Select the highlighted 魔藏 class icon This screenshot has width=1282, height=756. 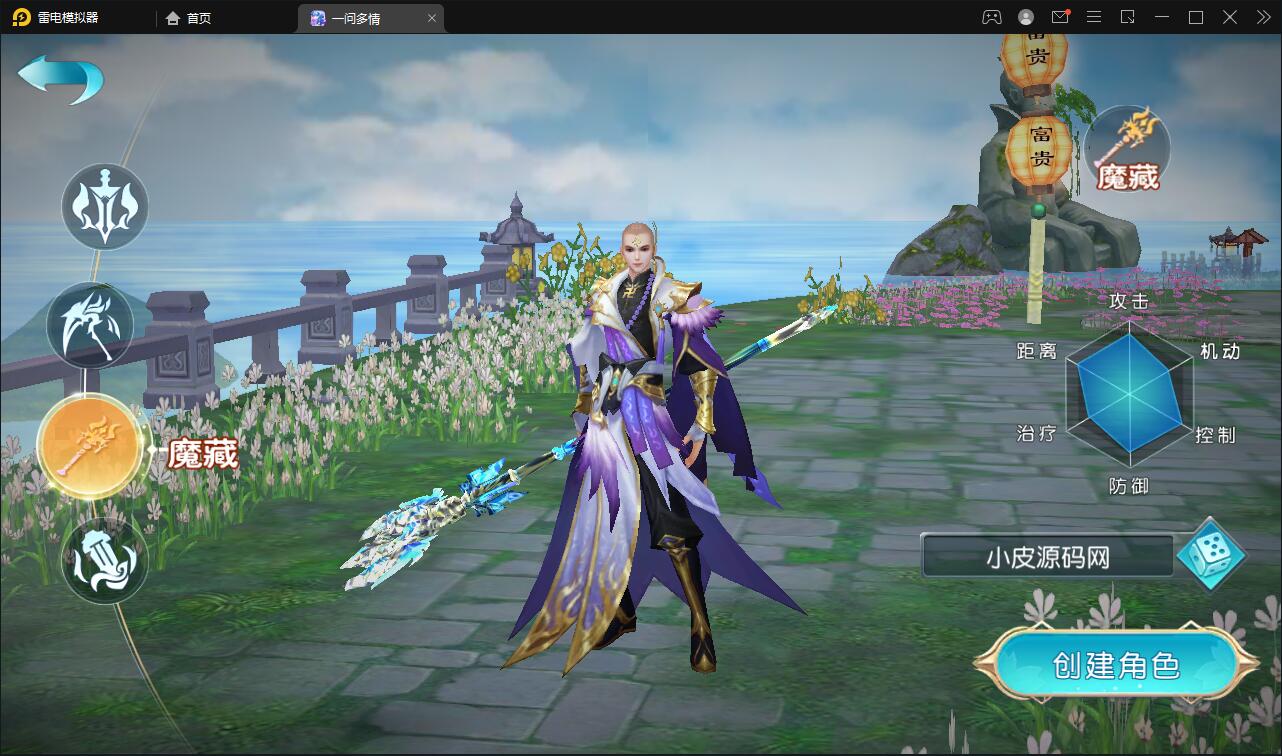coord(90,447)
